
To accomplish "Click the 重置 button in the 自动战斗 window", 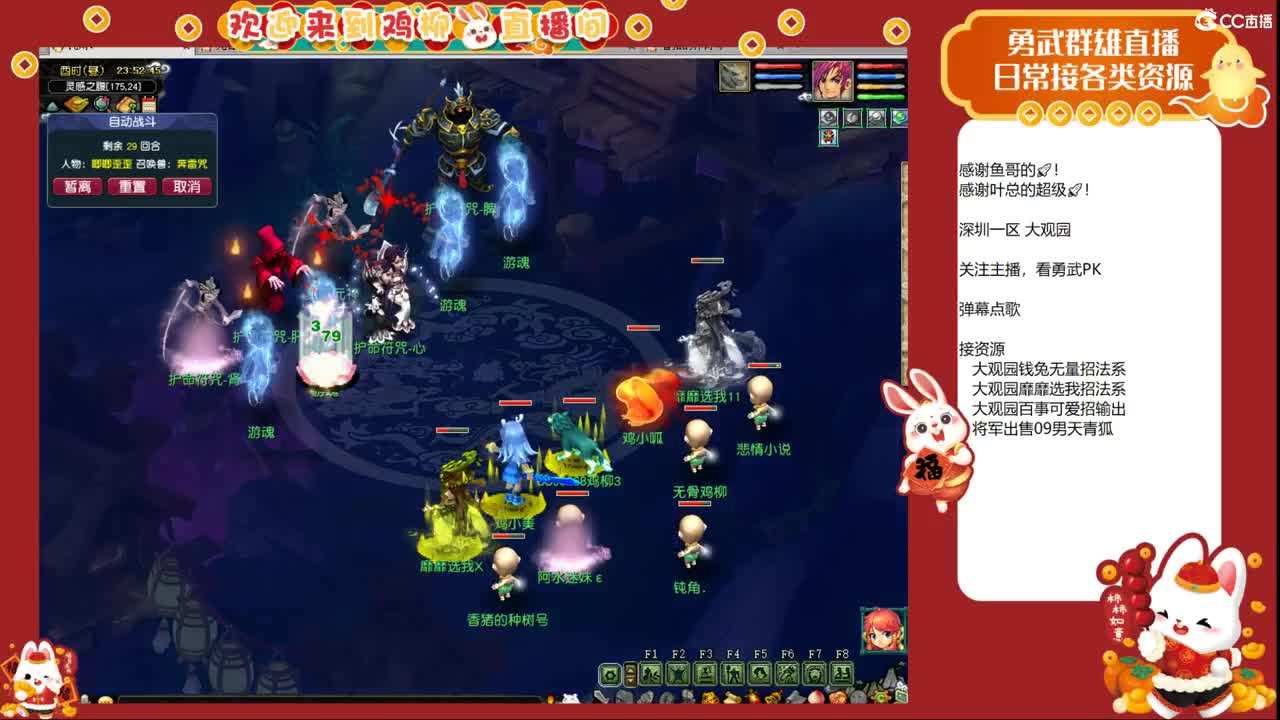I will [x=132, y=187].
